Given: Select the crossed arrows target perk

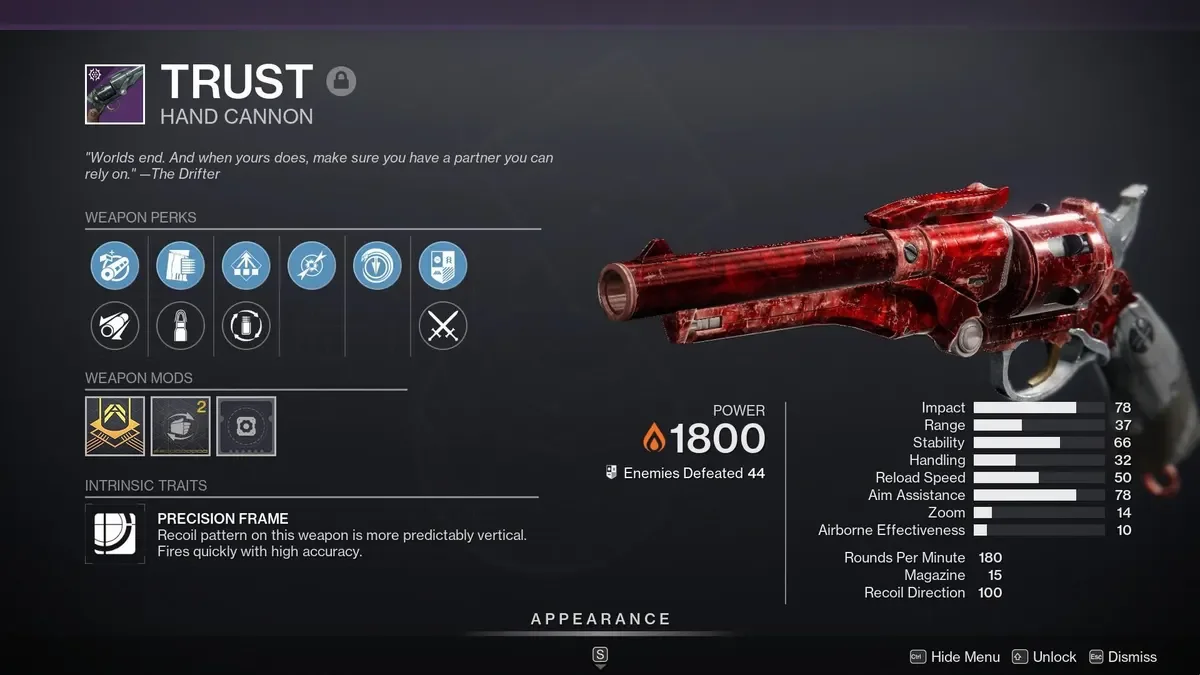Looking at the screenshot, I should [x=312, y=266].
